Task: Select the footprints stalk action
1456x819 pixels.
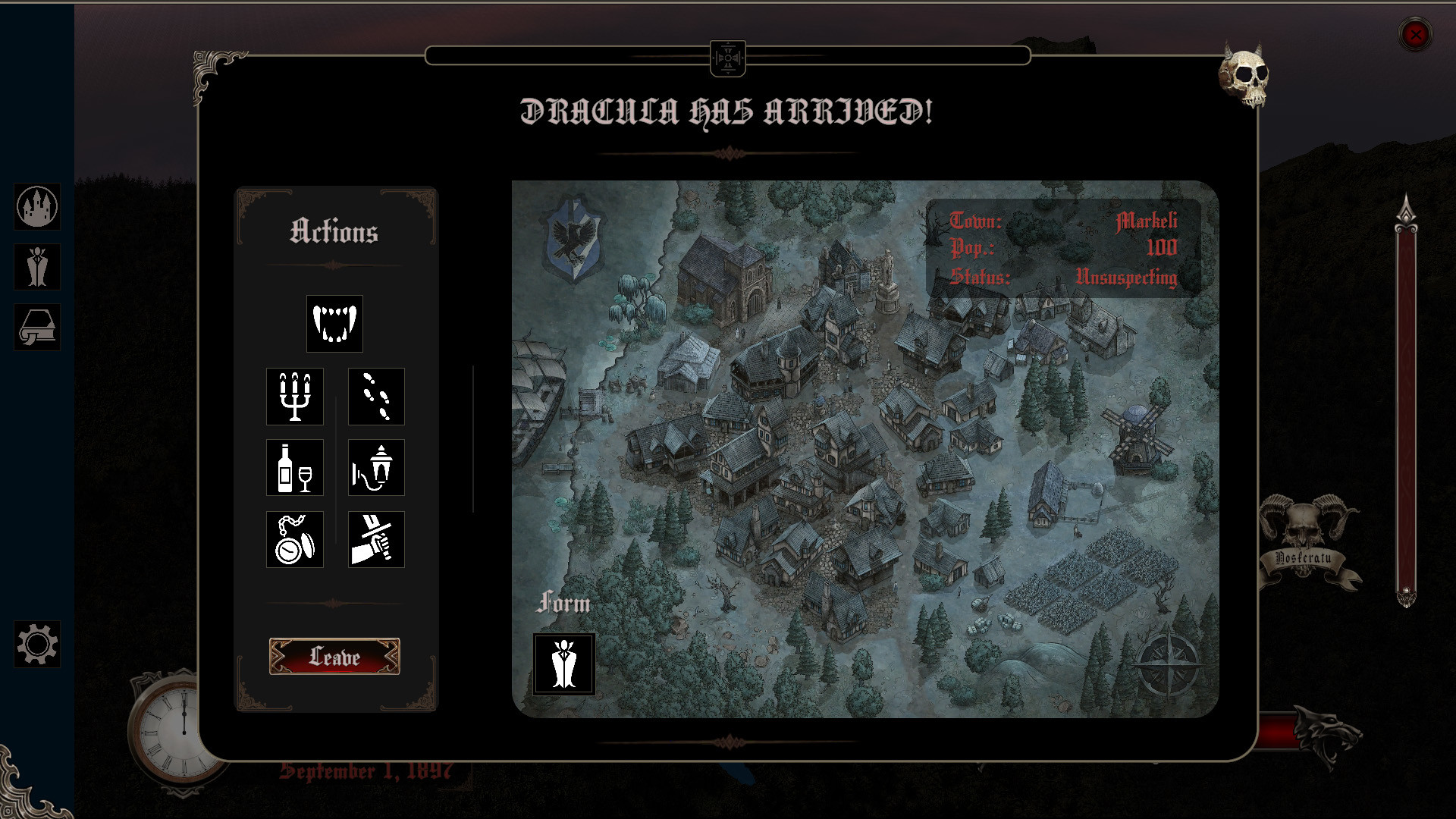Action: 375,397
